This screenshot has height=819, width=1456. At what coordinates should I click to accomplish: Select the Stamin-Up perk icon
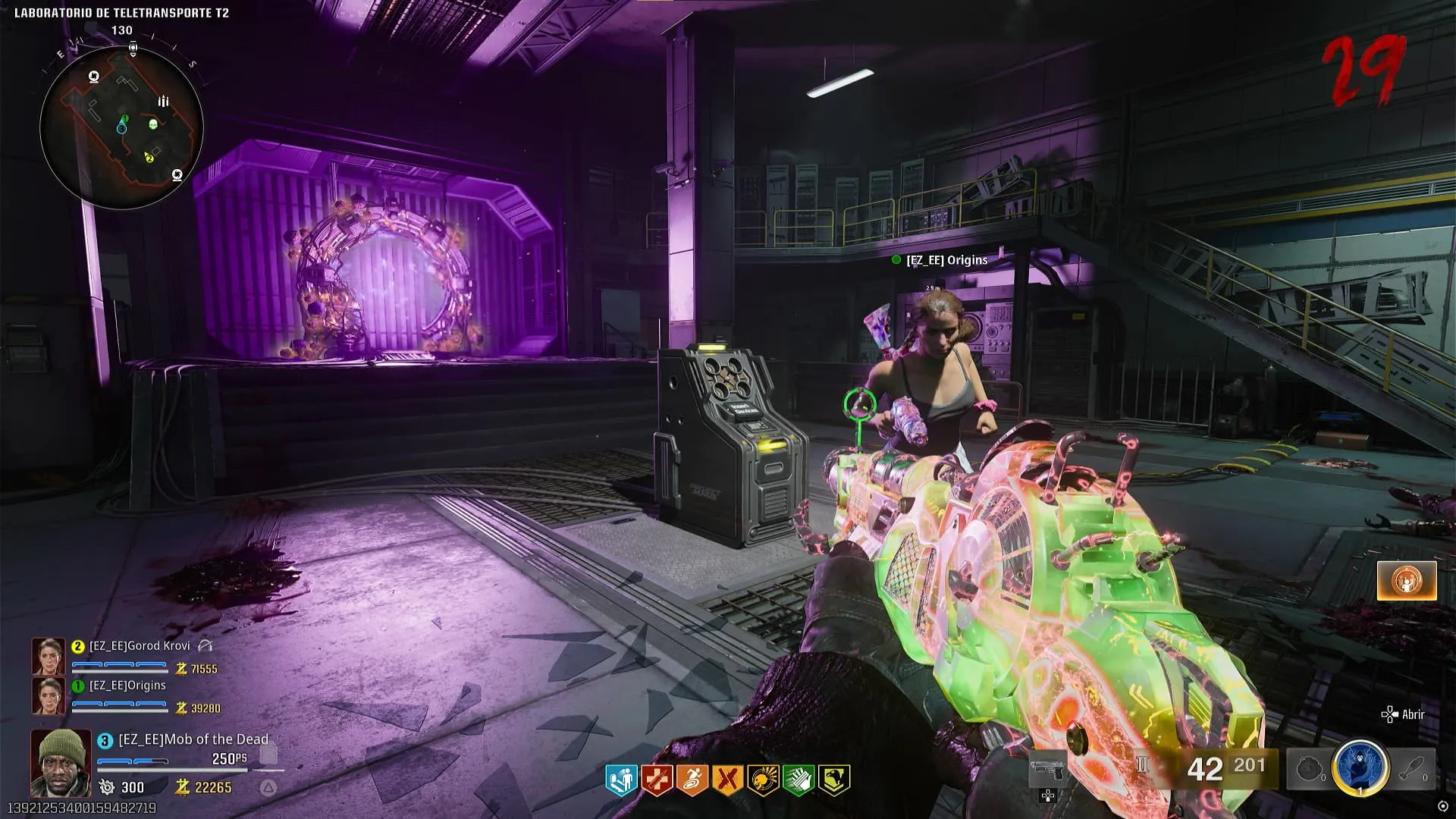point(692,780)
